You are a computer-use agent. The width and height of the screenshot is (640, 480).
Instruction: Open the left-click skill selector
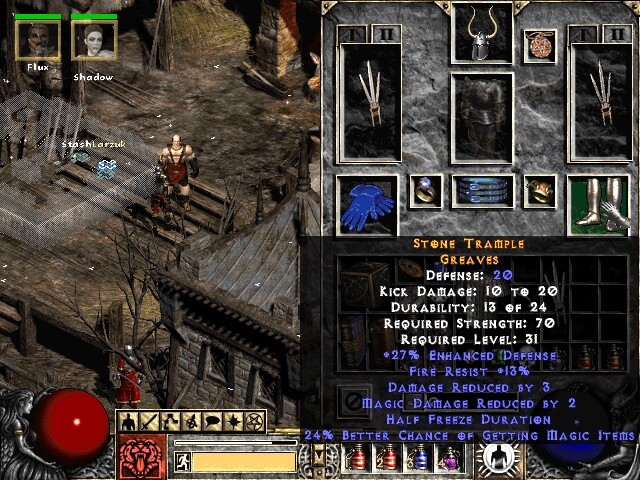[x=140, y=456]
